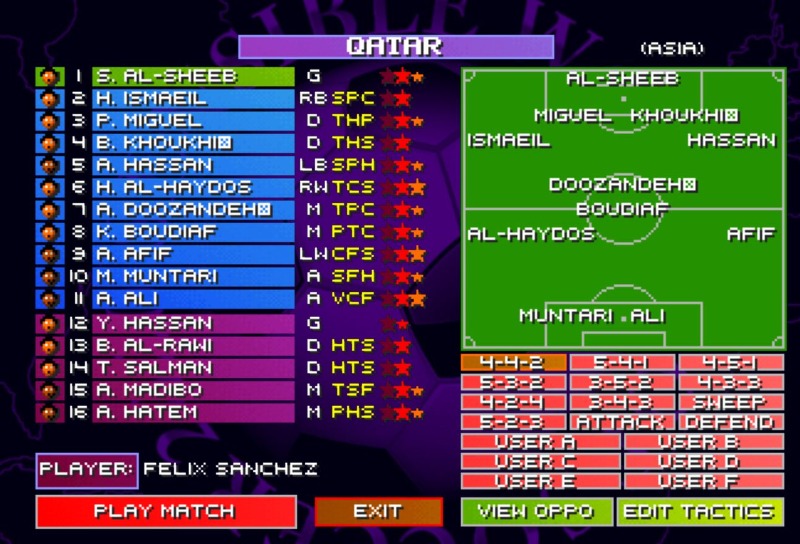The width and height of the screenshot is (800, 544).
Task: Set tactics to Sweep
Action: pyautogui.click(x=730, y=403)
